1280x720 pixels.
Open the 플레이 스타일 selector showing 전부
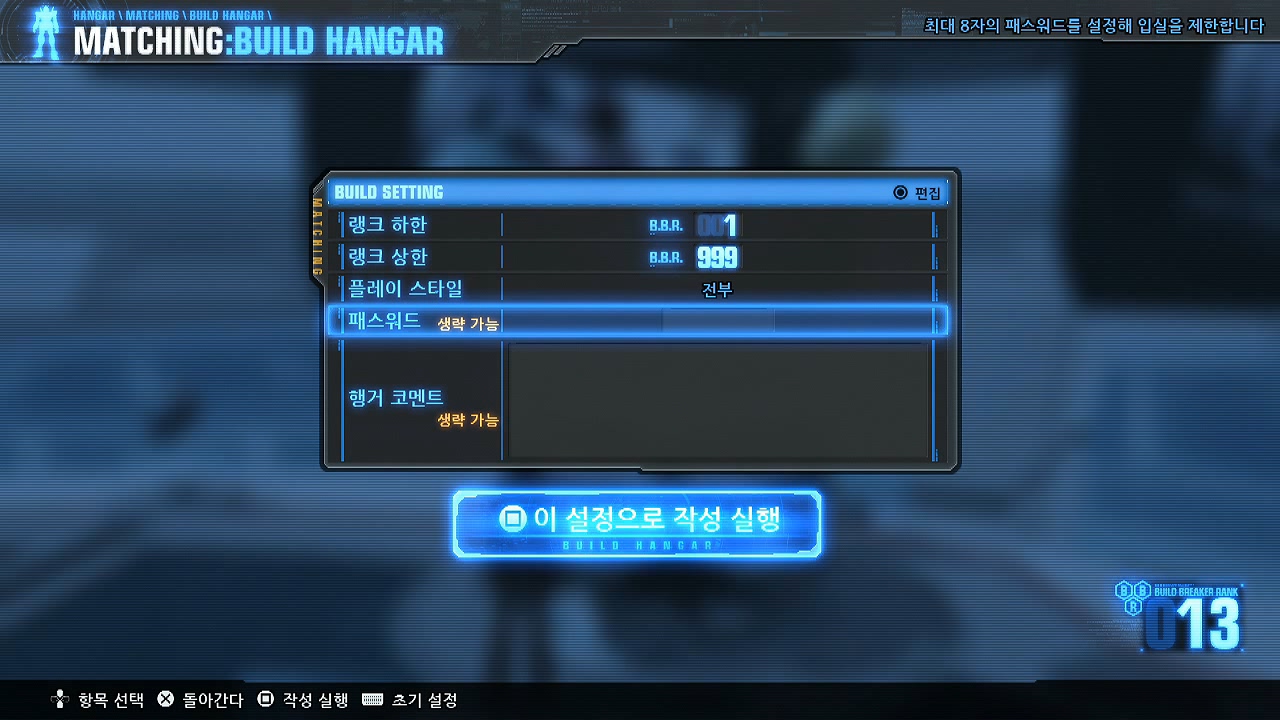point(717,288)
